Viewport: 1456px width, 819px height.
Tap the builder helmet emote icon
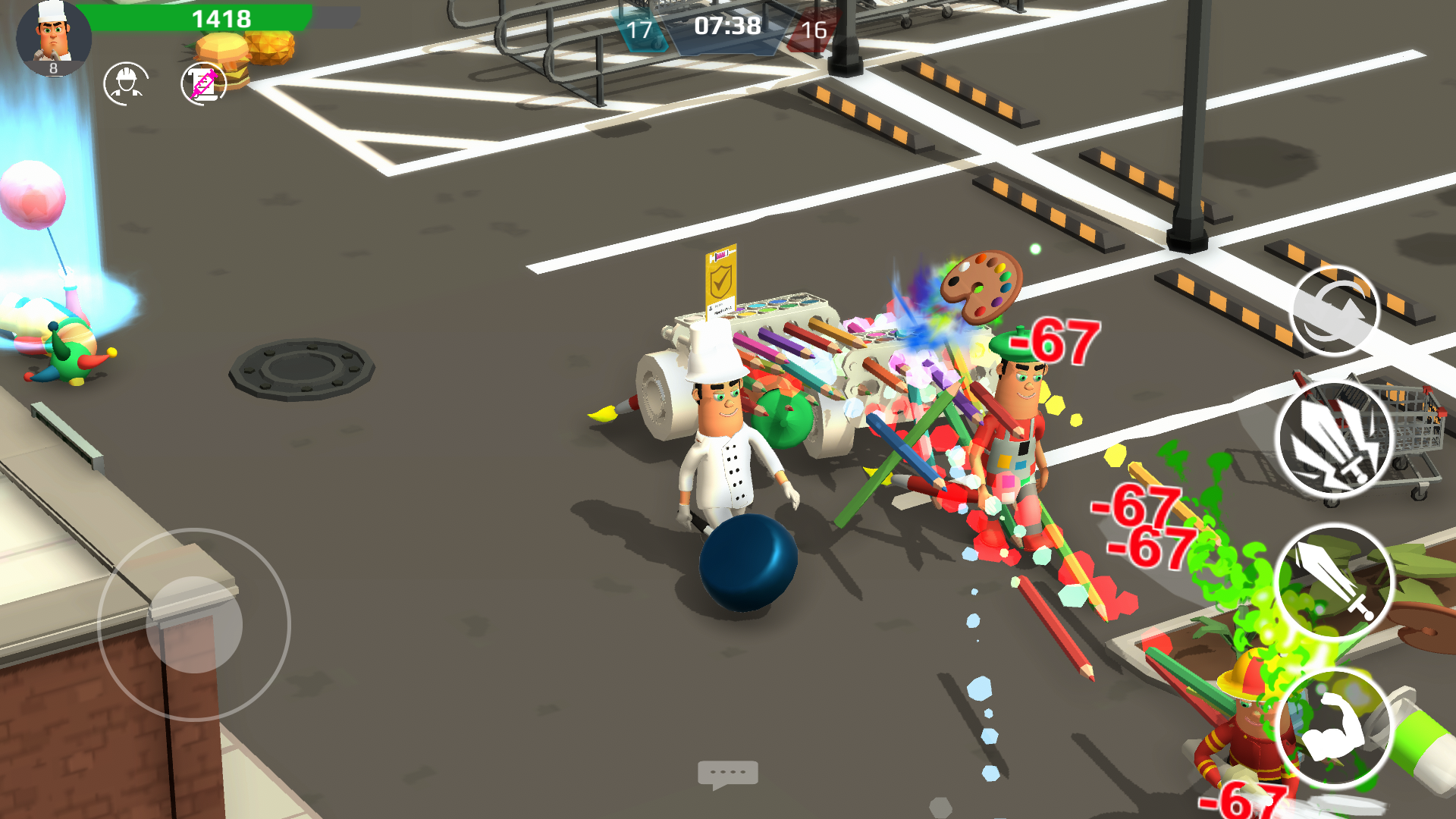(x=127, y=82)
